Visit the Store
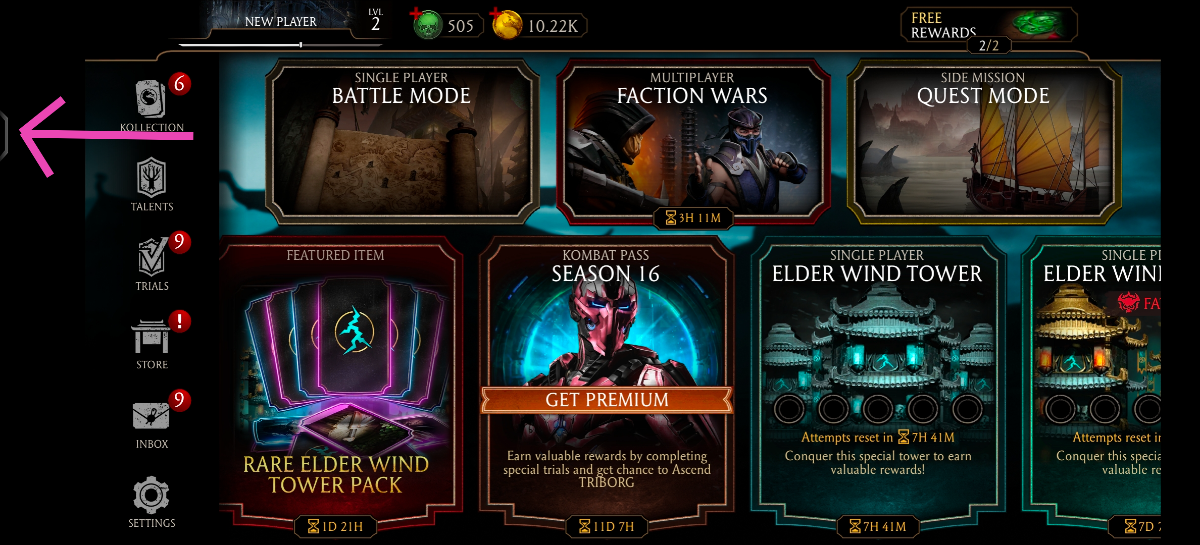Image resolution: width=1200 pixels, height=545 pixels. (x=152, y=343)
